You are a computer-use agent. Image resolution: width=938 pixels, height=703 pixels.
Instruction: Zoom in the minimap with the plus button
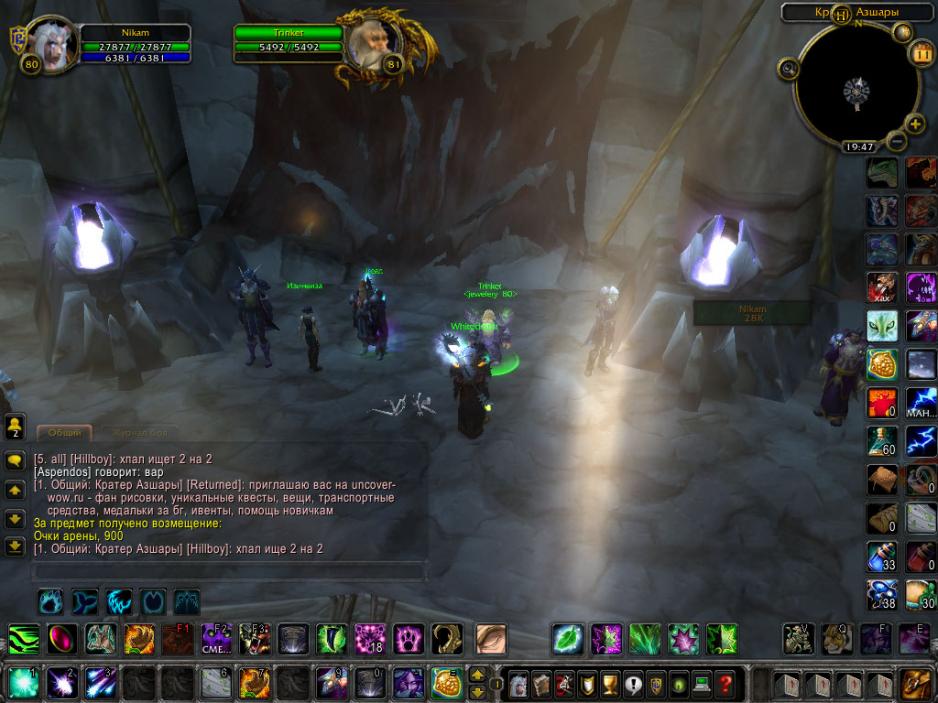click(914, 124)
